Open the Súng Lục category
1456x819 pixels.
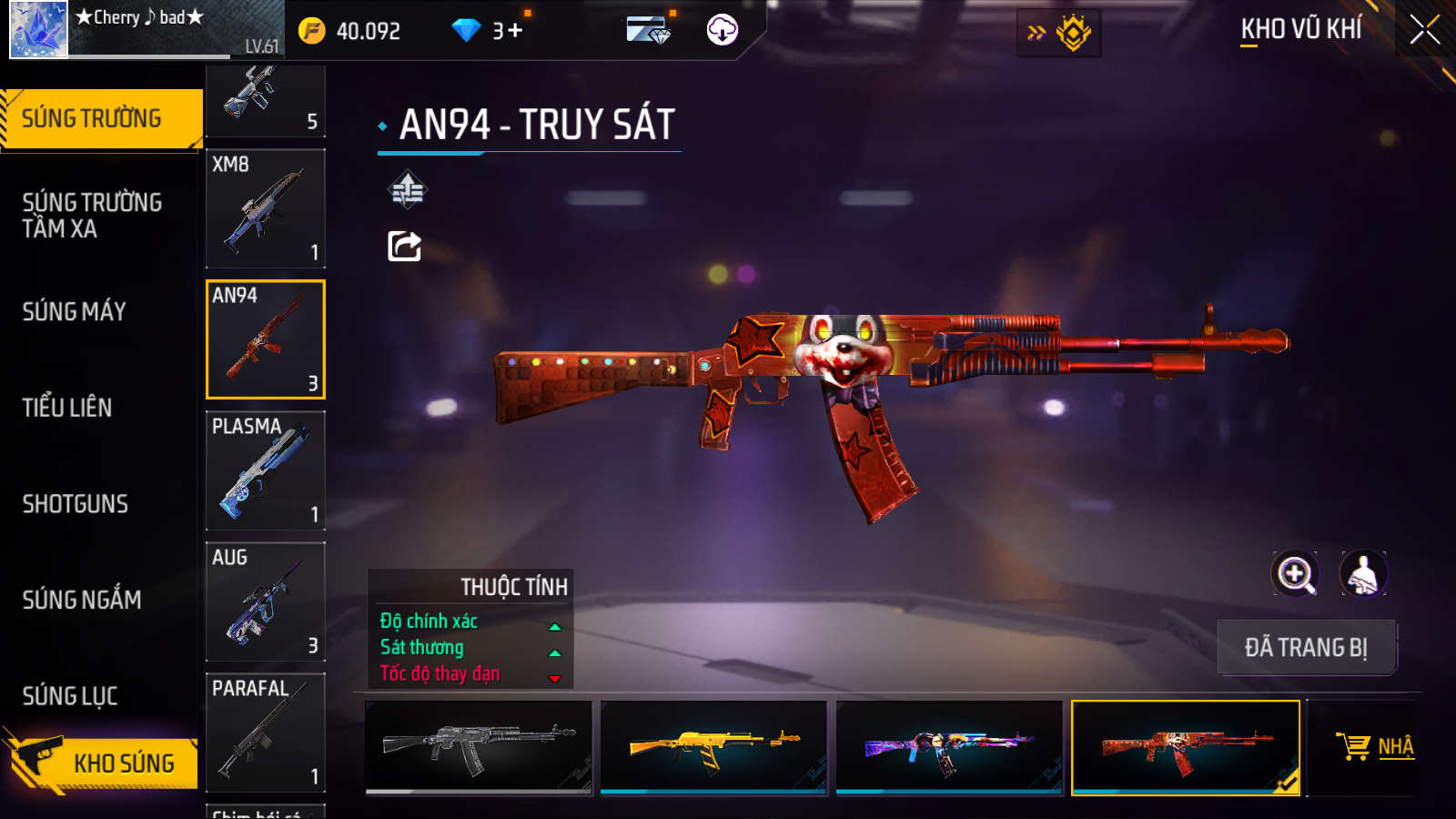click(70, 696)
